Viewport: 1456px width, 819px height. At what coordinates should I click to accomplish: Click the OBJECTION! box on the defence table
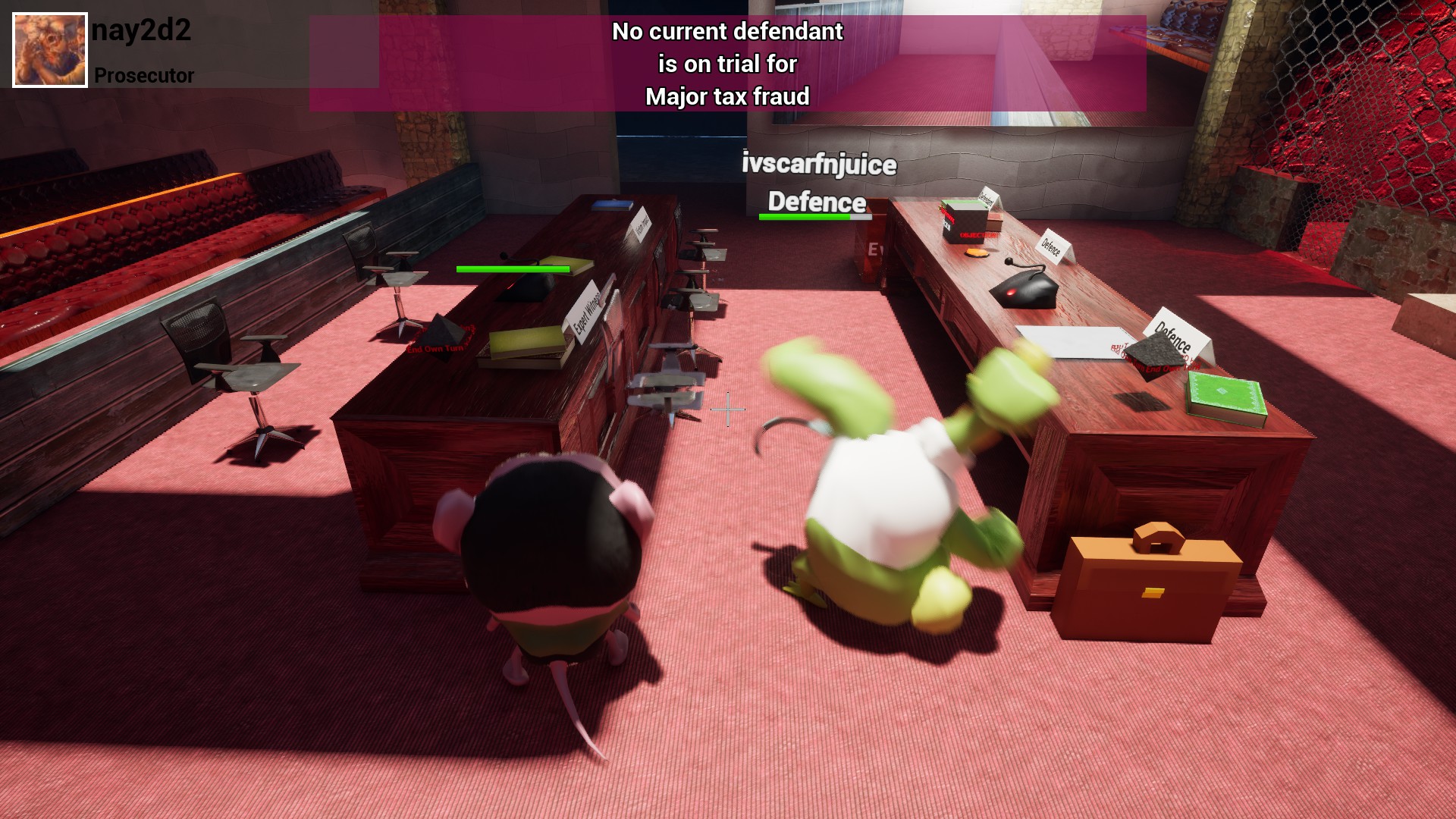(x=963, y=220)
